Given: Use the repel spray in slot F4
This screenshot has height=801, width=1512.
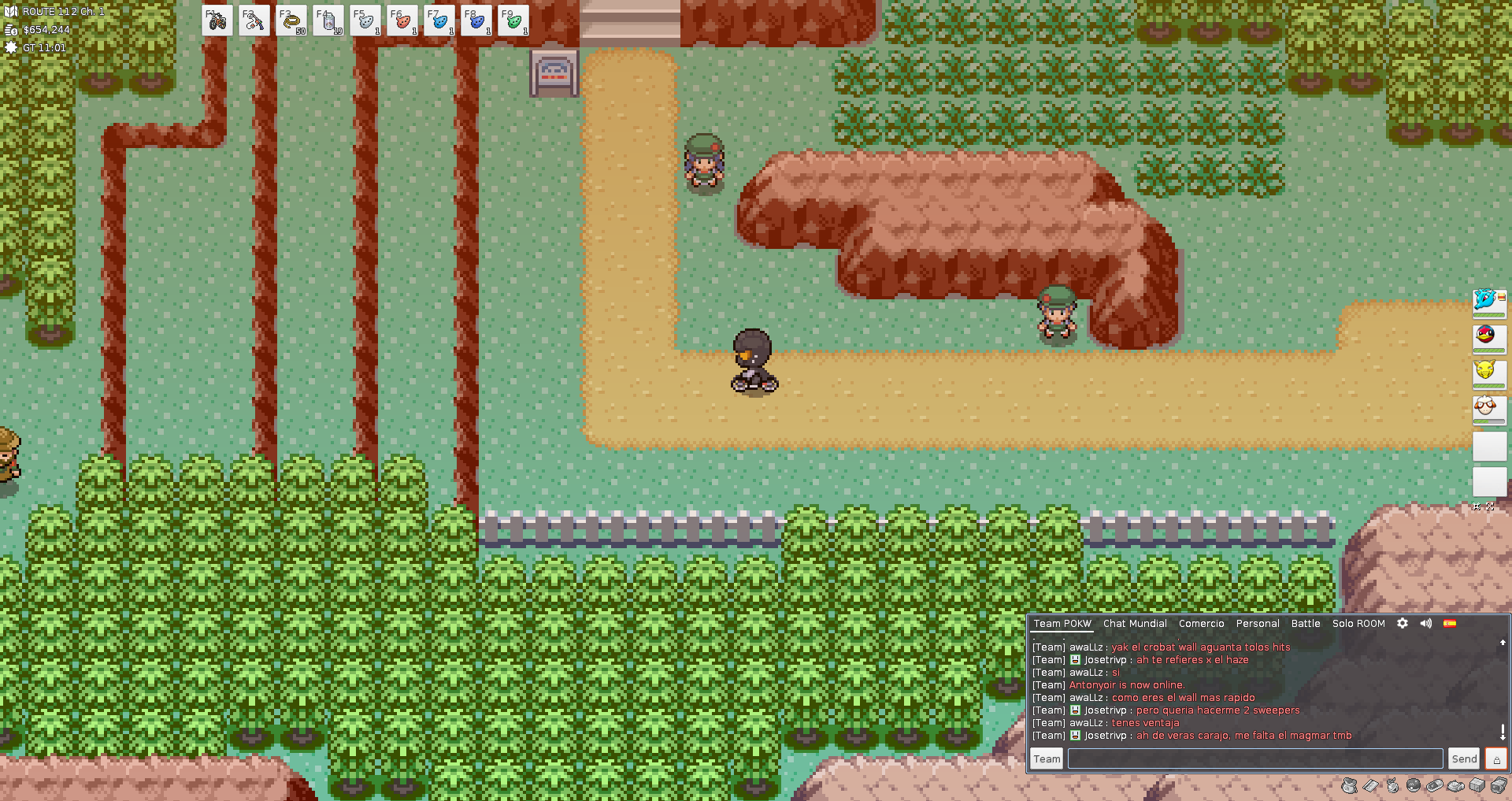Looking at the screenshot, I should point(328,20).
